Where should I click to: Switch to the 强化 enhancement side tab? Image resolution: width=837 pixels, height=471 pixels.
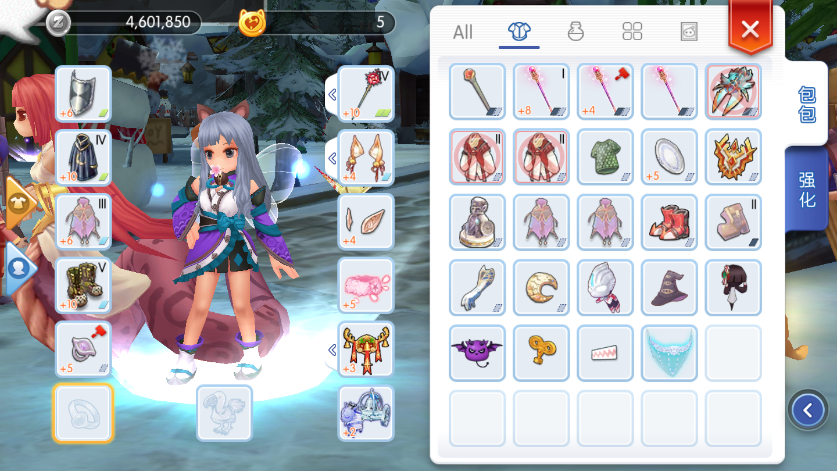pos(806,189)
